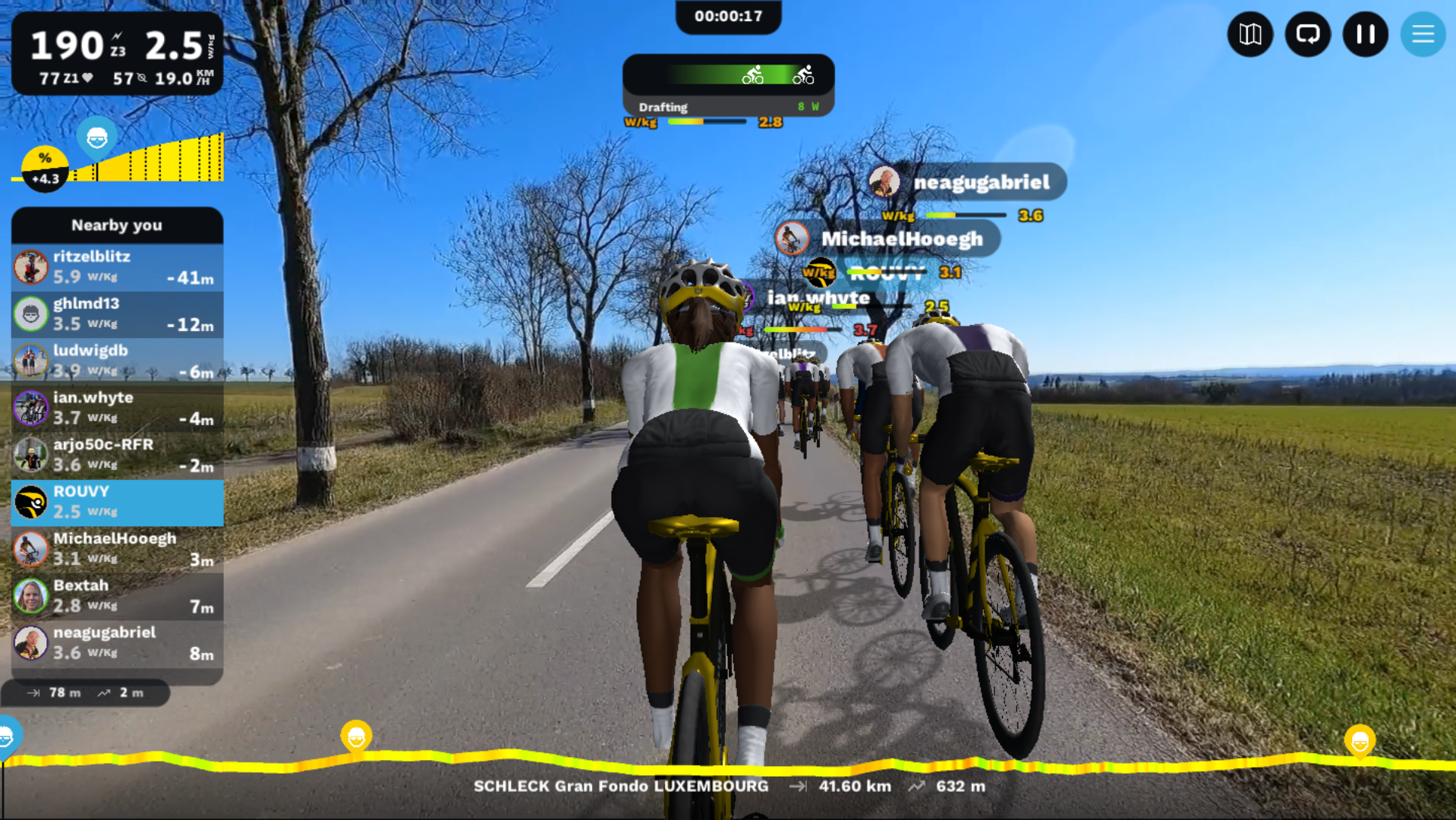
Task: Select neagugabriel row in the nearby list
Action: pyautogui.click(x=118, y=644)
